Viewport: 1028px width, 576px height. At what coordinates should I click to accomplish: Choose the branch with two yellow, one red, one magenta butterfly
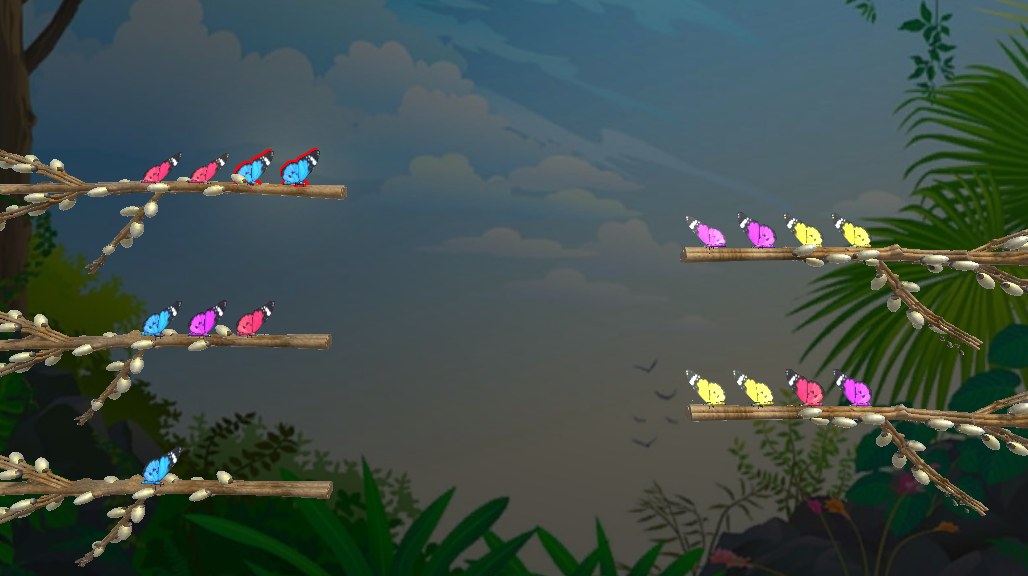click(x=800, y=411)
